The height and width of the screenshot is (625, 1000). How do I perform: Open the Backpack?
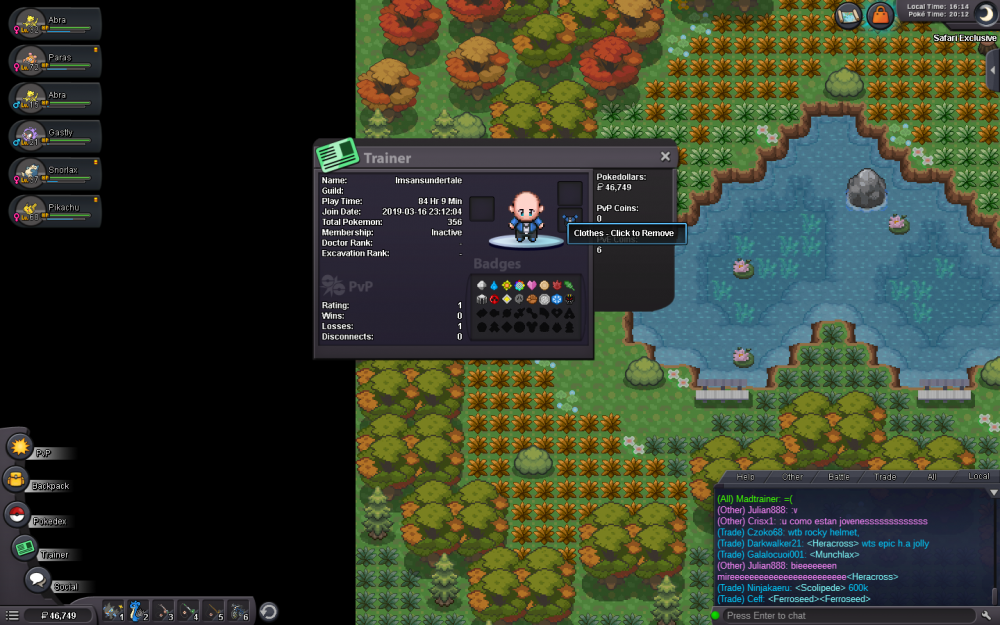click(x=18, y=481)
